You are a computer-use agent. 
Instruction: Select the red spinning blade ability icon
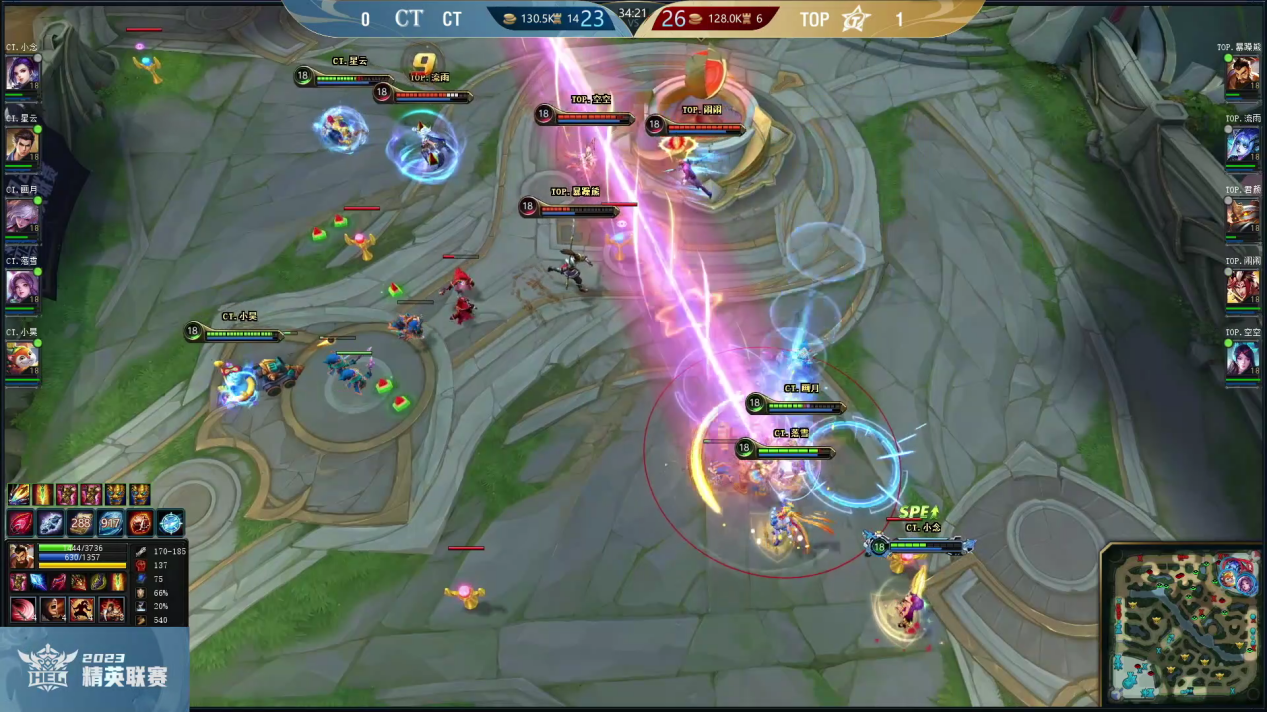click(22, 608)
